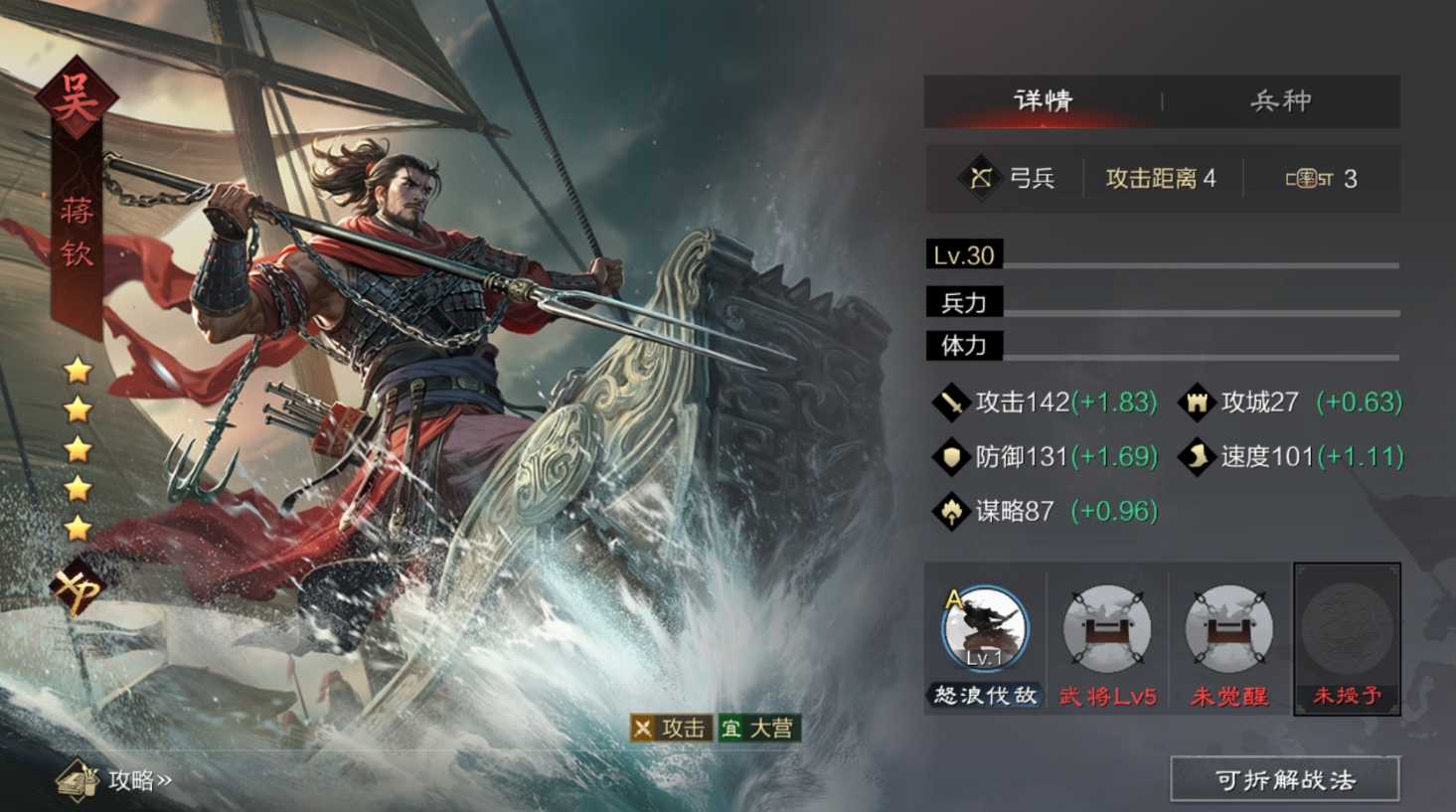
Task: Click the COST indicator icon showing 3
Action: click(x=1309, y=177)
